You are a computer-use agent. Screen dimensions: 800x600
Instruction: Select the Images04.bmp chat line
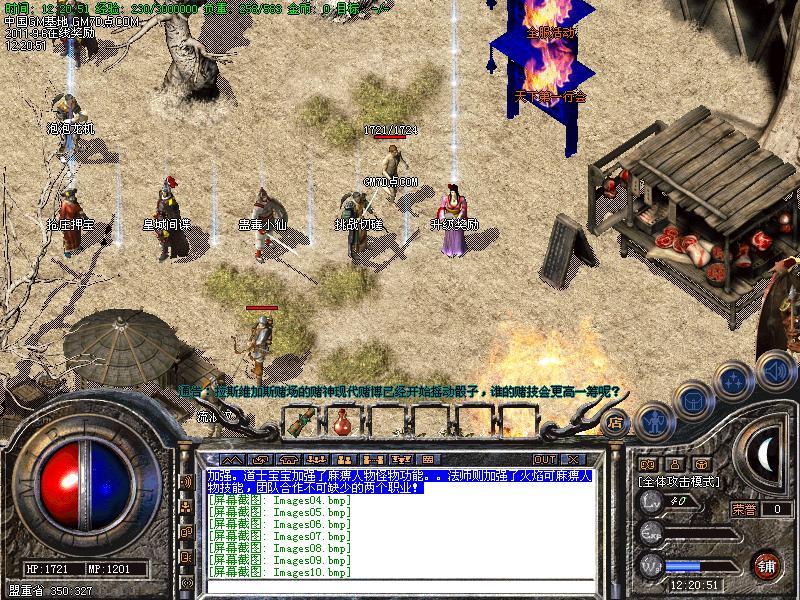(279, 500)
